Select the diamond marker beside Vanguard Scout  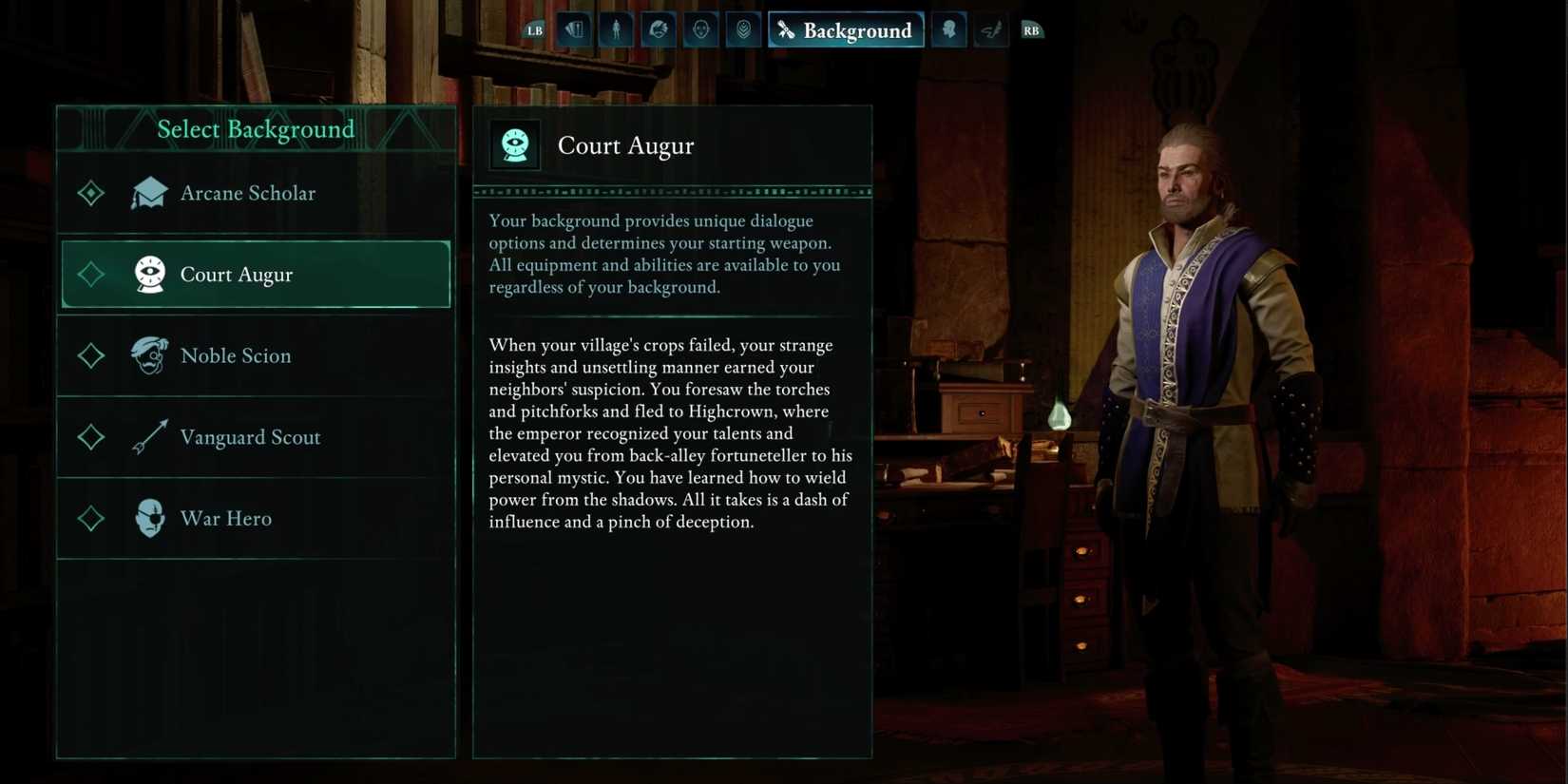pyautogui.click(x=90, y=436)
